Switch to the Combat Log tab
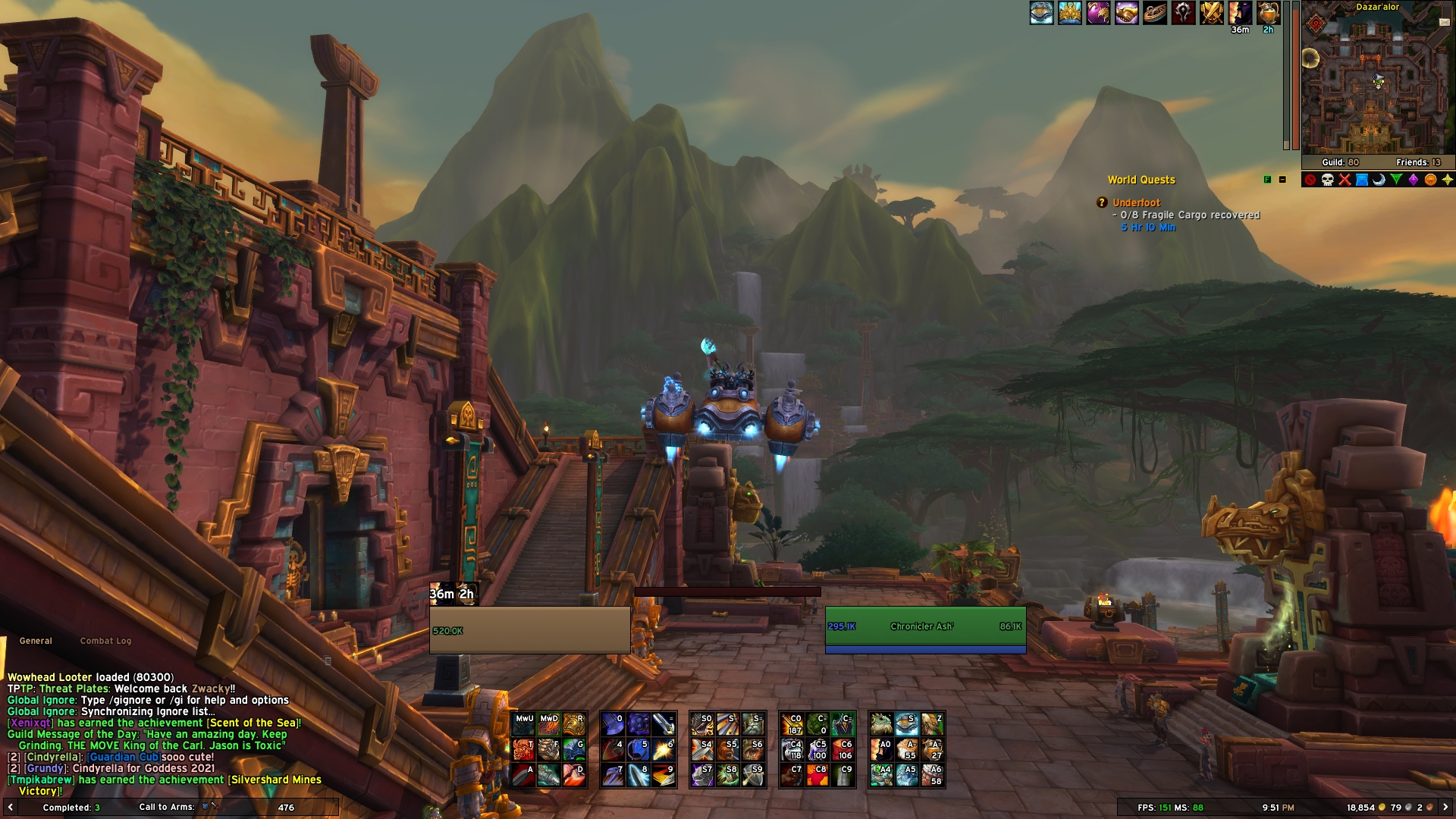Image resolution: width=1456 pixels, height=819 pixels. tap(106, 641)
